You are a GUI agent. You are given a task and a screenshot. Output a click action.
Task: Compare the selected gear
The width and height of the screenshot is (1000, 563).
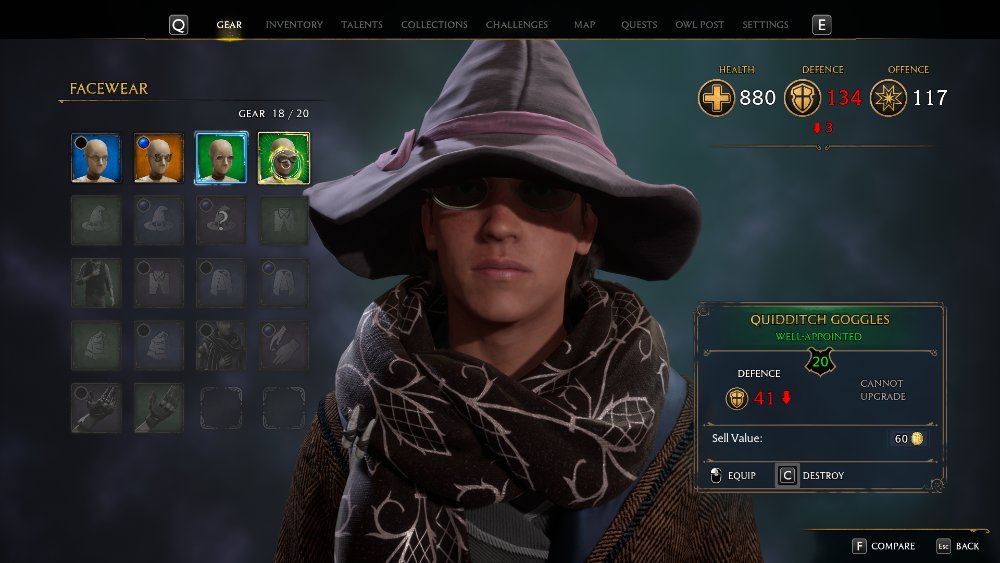[x=883, y=546]
